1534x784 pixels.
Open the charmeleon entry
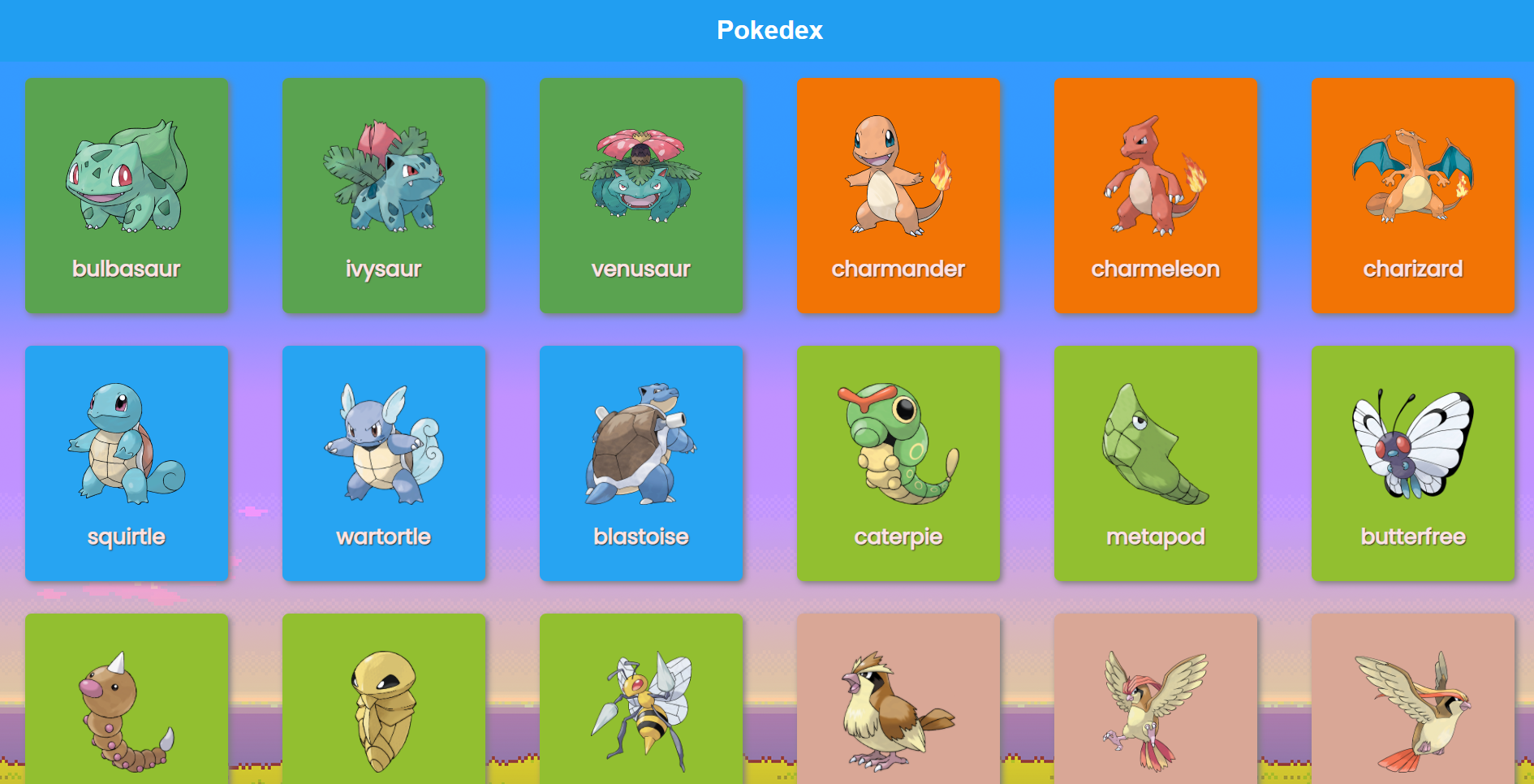[x=1156, y=195]
